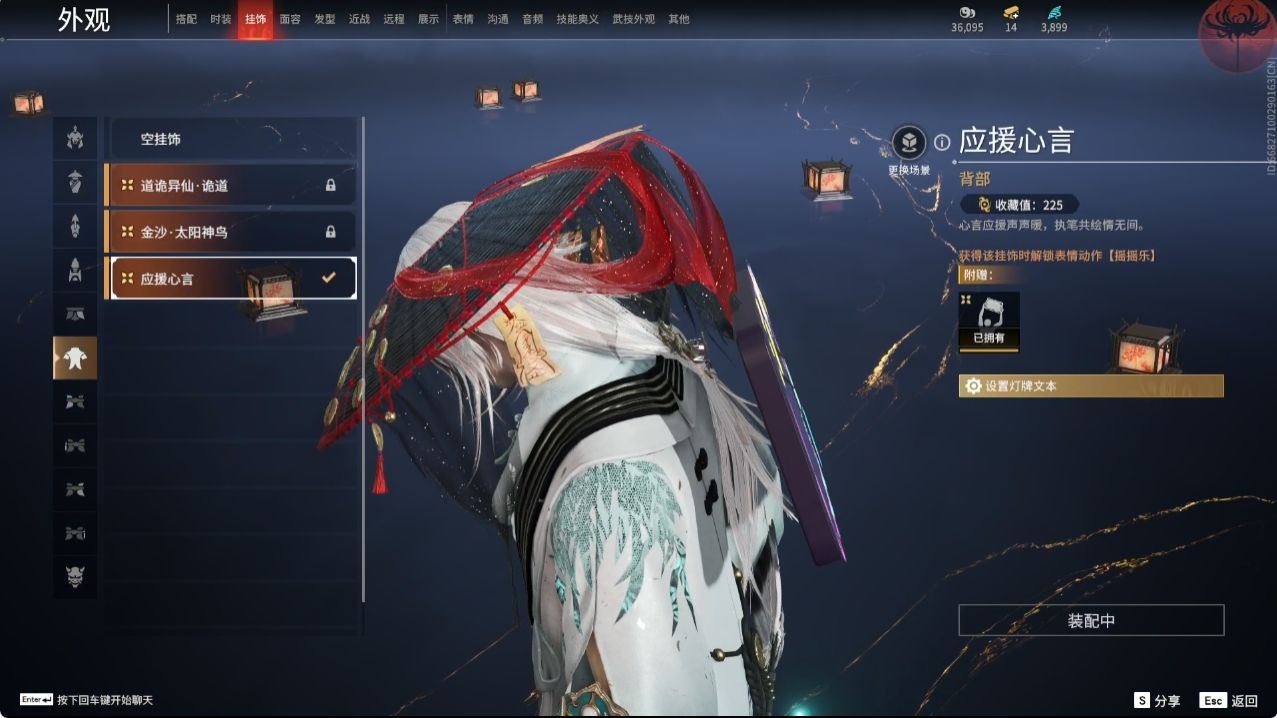Open the 搭配 tab

coord(186,19)
